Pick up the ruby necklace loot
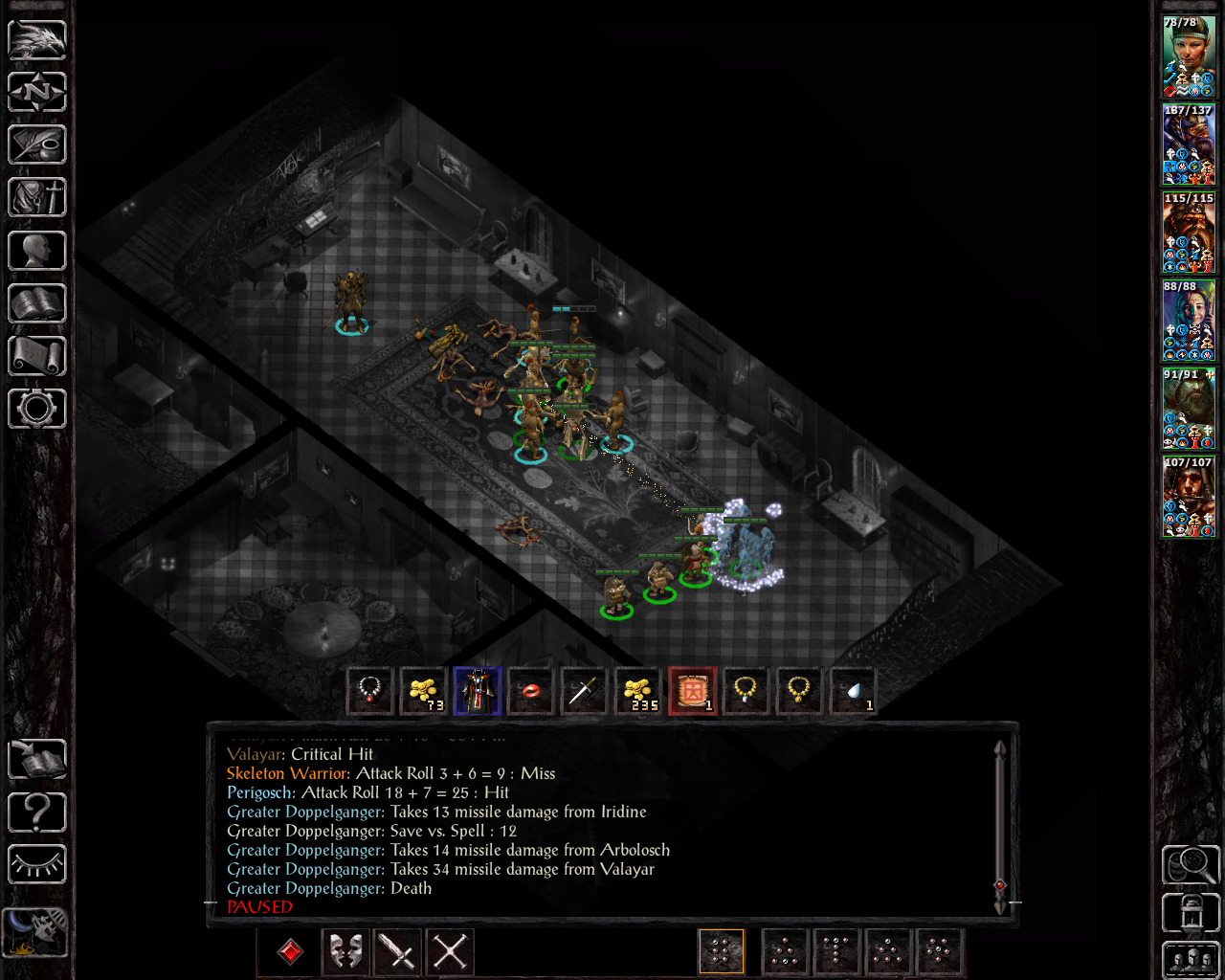The width and height of the screenshot is (1225, 980). [x=369, y=691]
